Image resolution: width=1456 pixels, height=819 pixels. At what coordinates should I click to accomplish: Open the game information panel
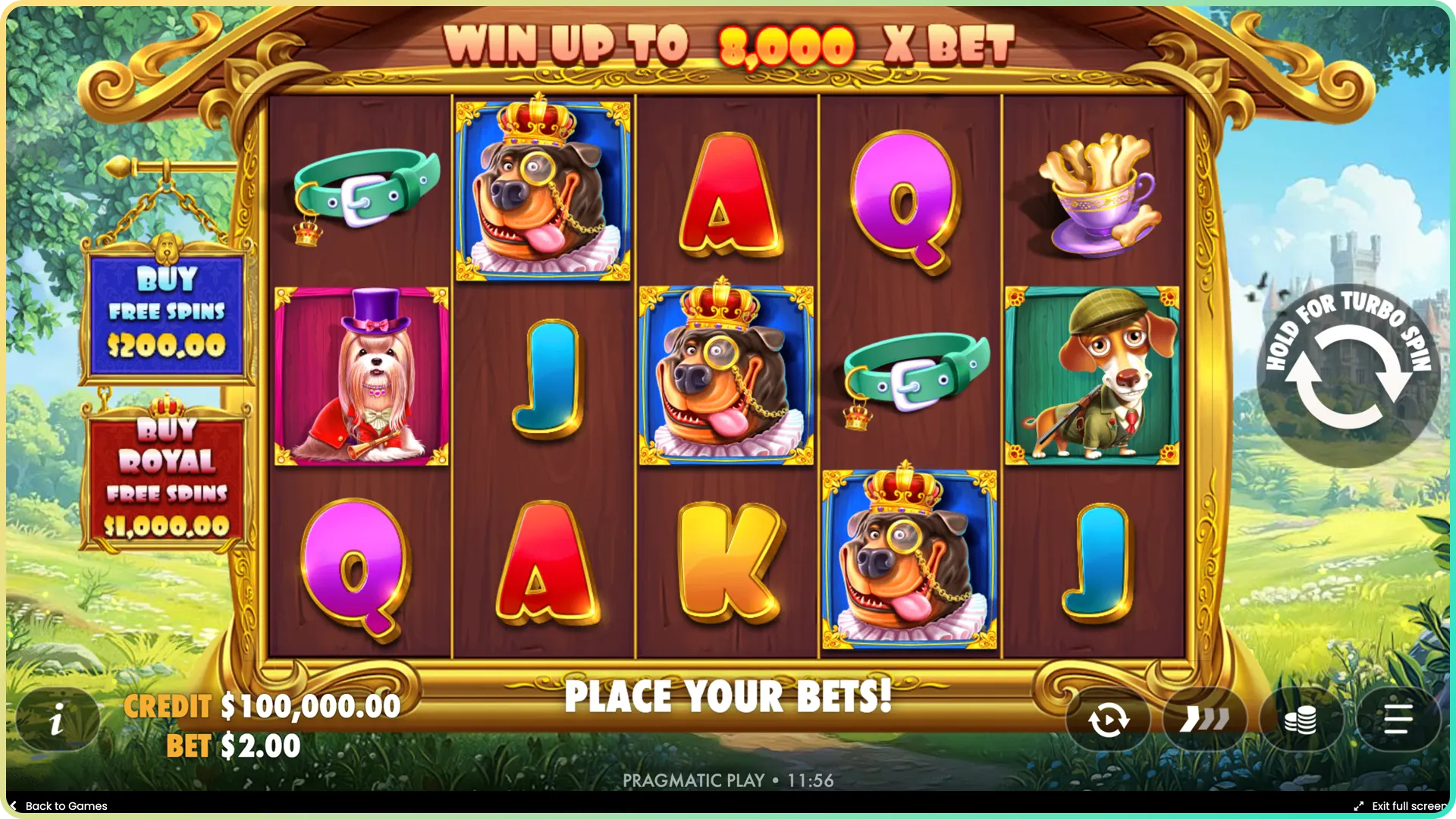57,719
